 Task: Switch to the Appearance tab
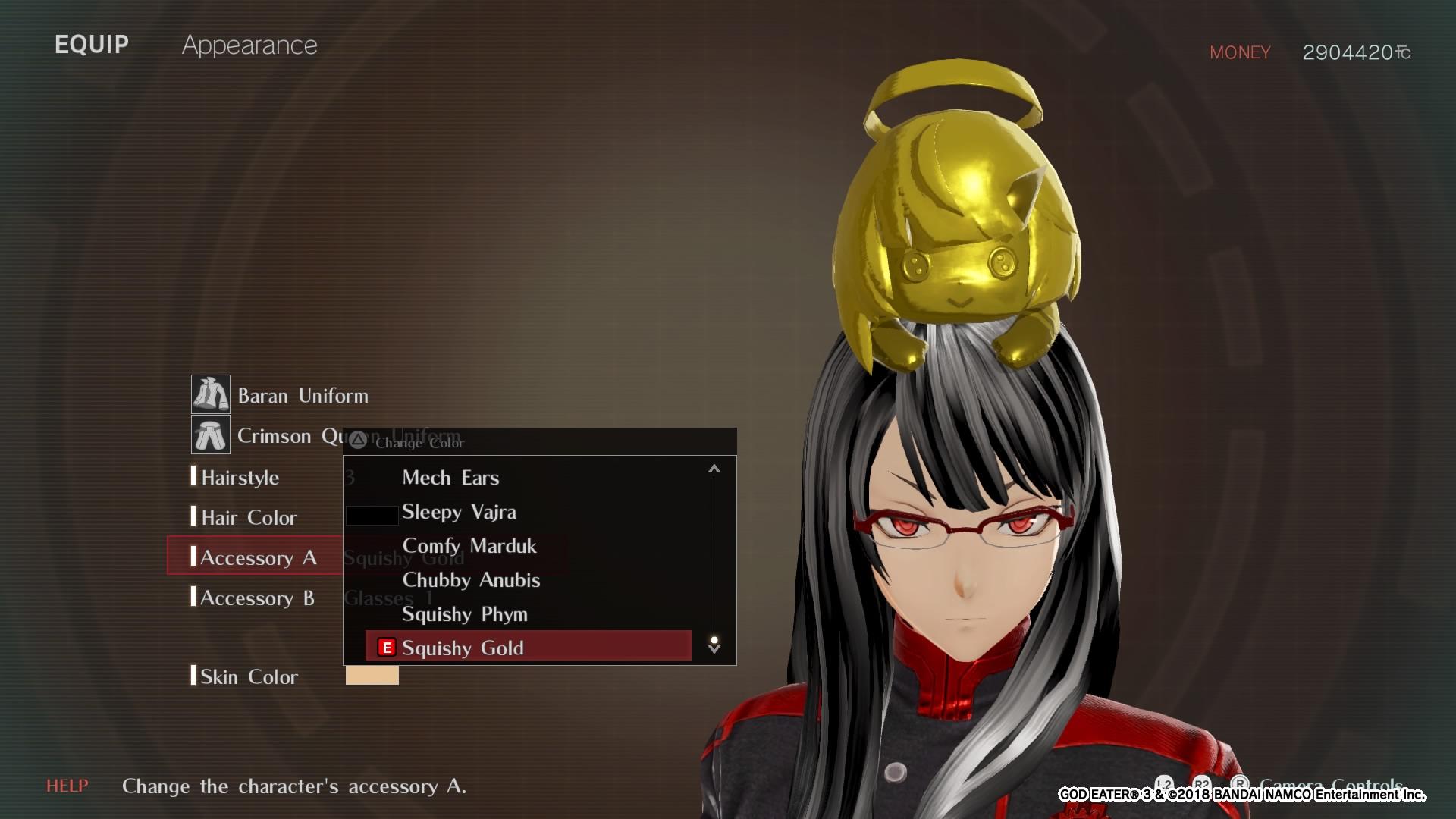pyautogui.click(x=250, y=45)
